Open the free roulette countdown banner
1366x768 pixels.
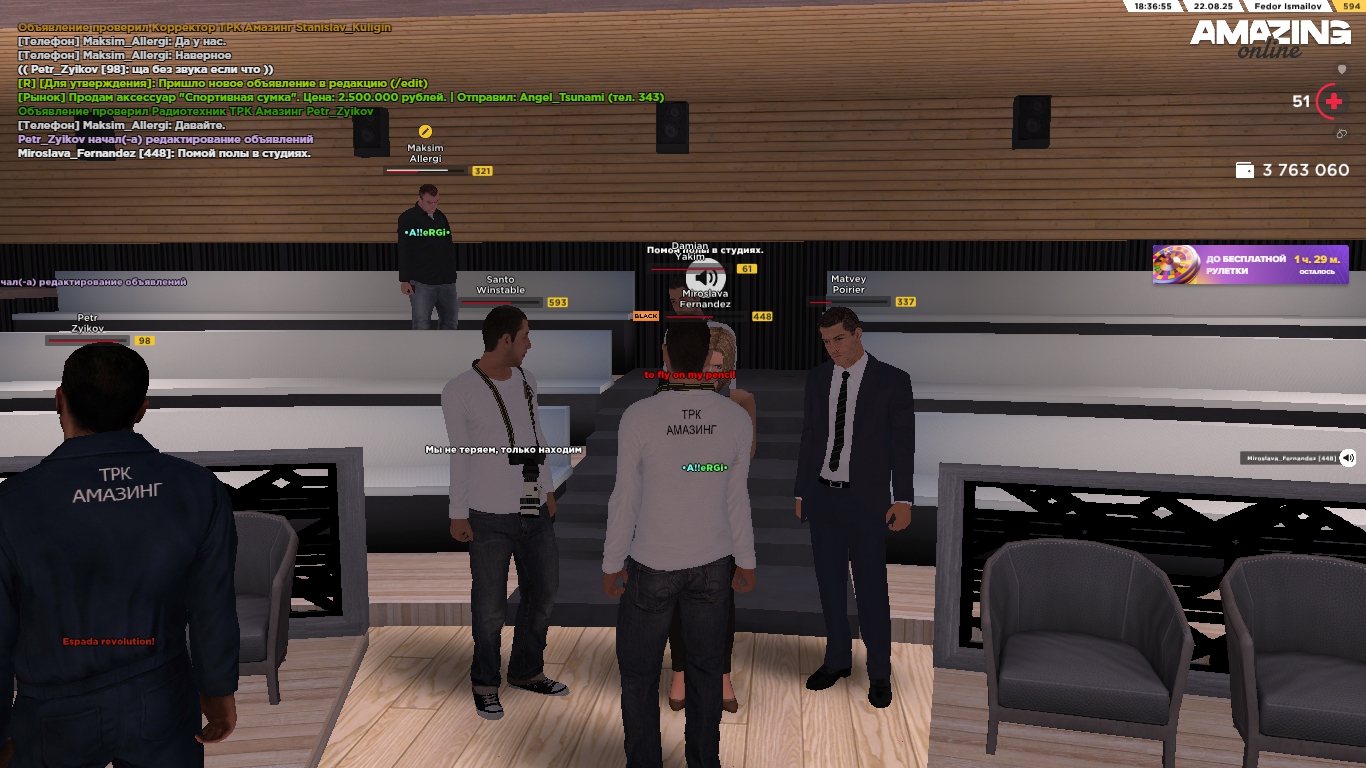[x=1250, y=265]
